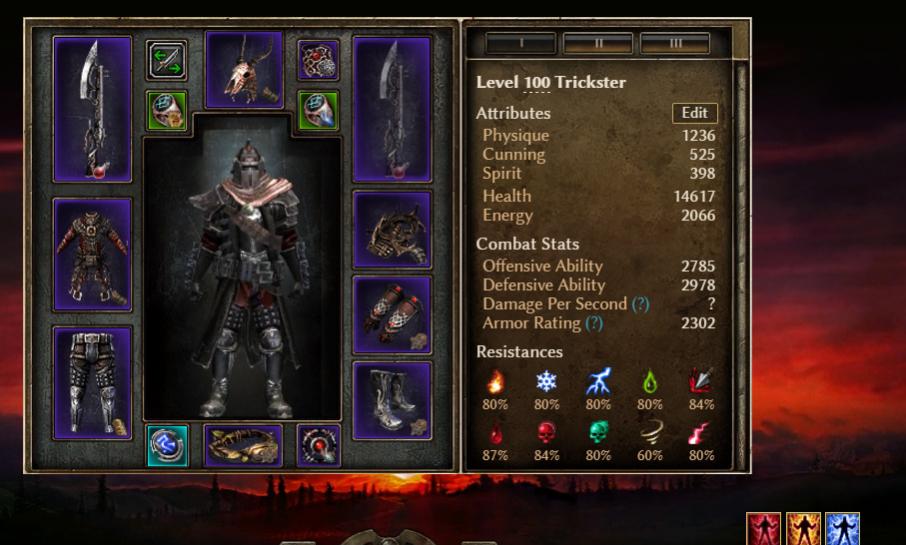Open stats tab III
906x545 pixels.
(x=674, y=43)
